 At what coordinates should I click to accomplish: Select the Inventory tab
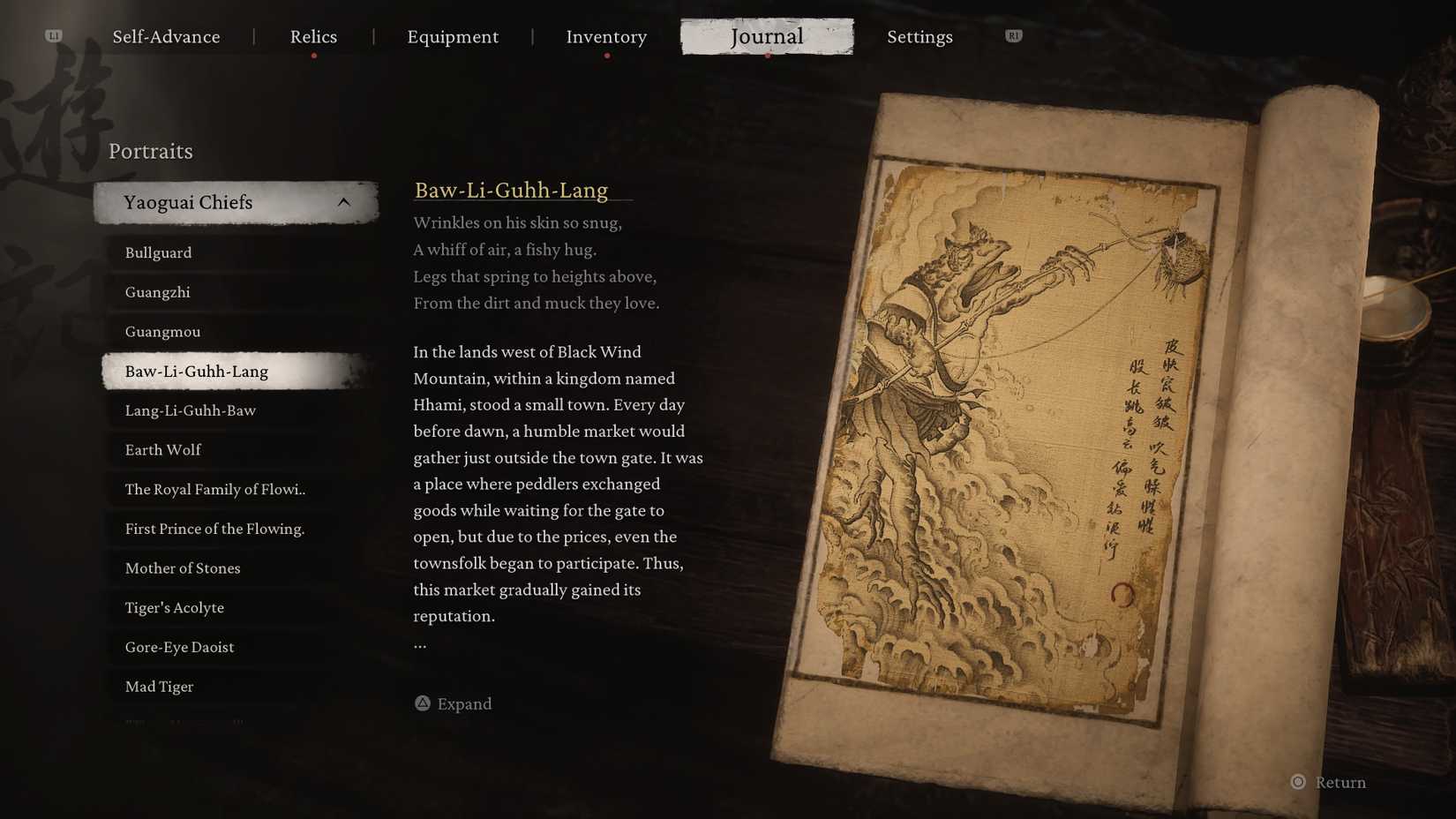tap(606, 37)
